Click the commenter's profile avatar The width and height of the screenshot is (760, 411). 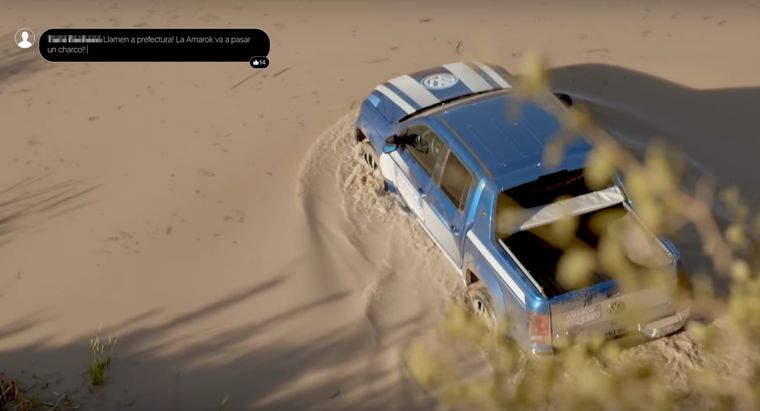(x=25, y=39)
